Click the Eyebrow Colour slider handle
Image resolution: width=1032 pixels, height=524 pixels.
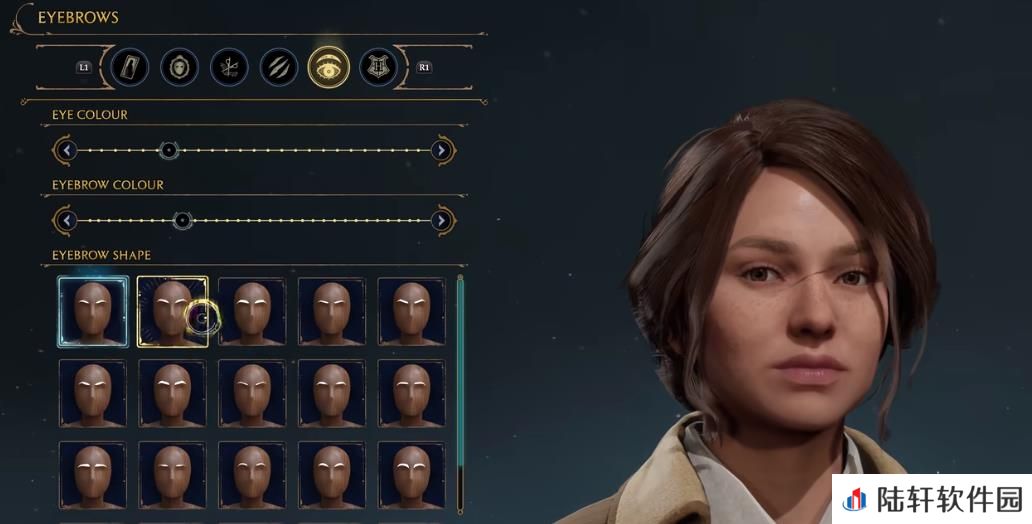[x=182, y=220]
